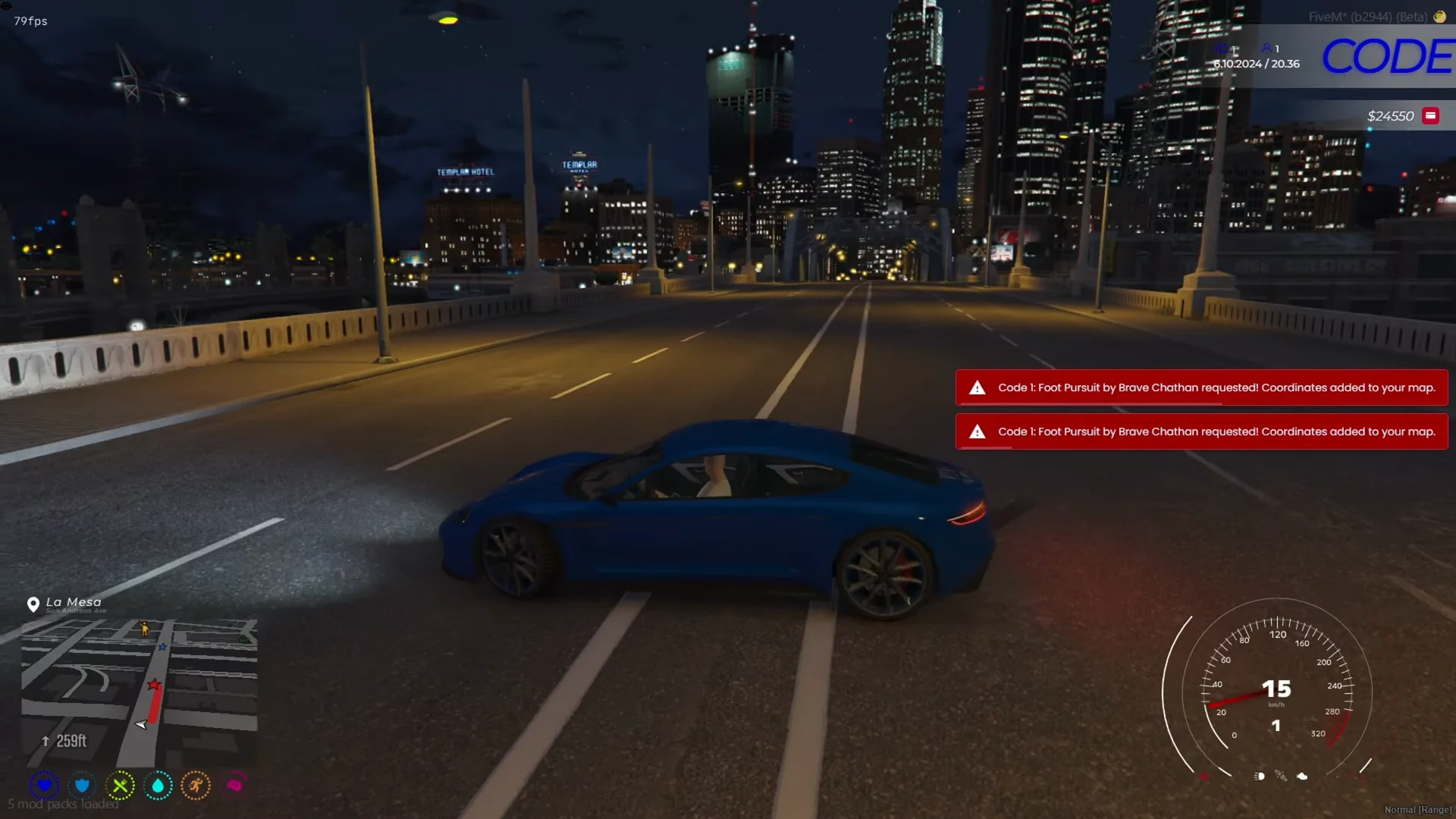Screen dimensions: 1456x819
Task: Click the player ID icon showing 1
Action: point(1222,49)
